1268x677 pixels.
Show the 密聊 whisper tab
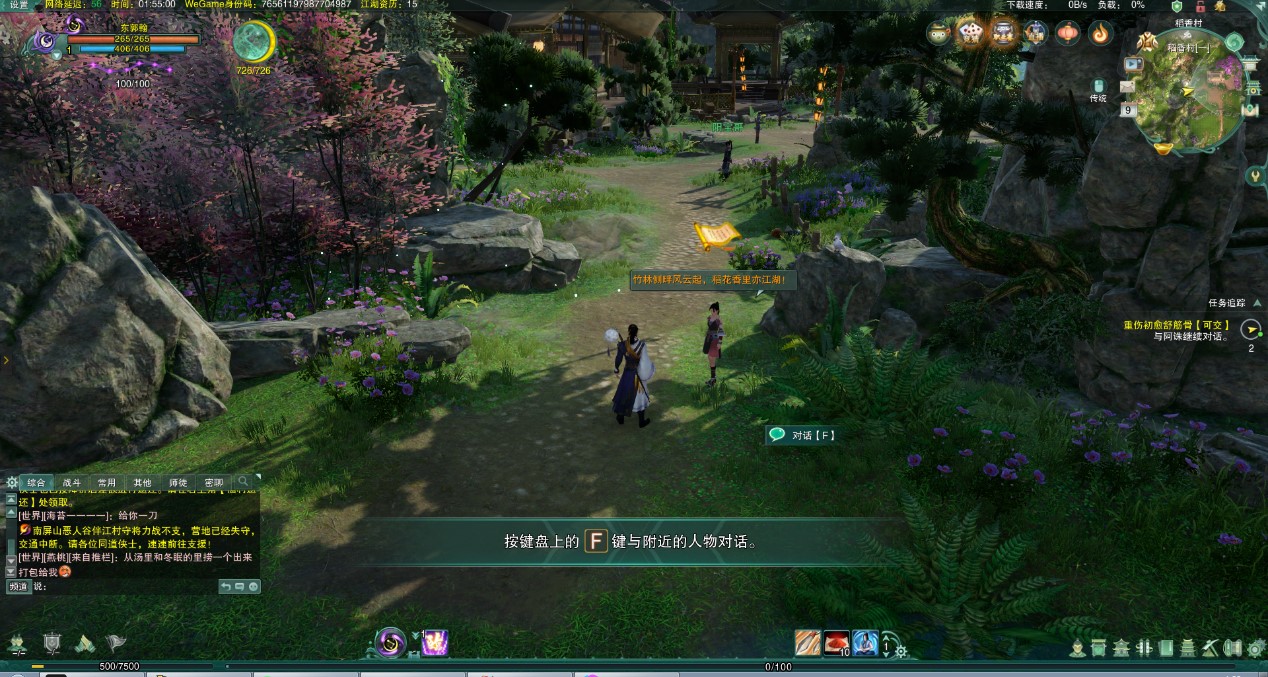213,482
